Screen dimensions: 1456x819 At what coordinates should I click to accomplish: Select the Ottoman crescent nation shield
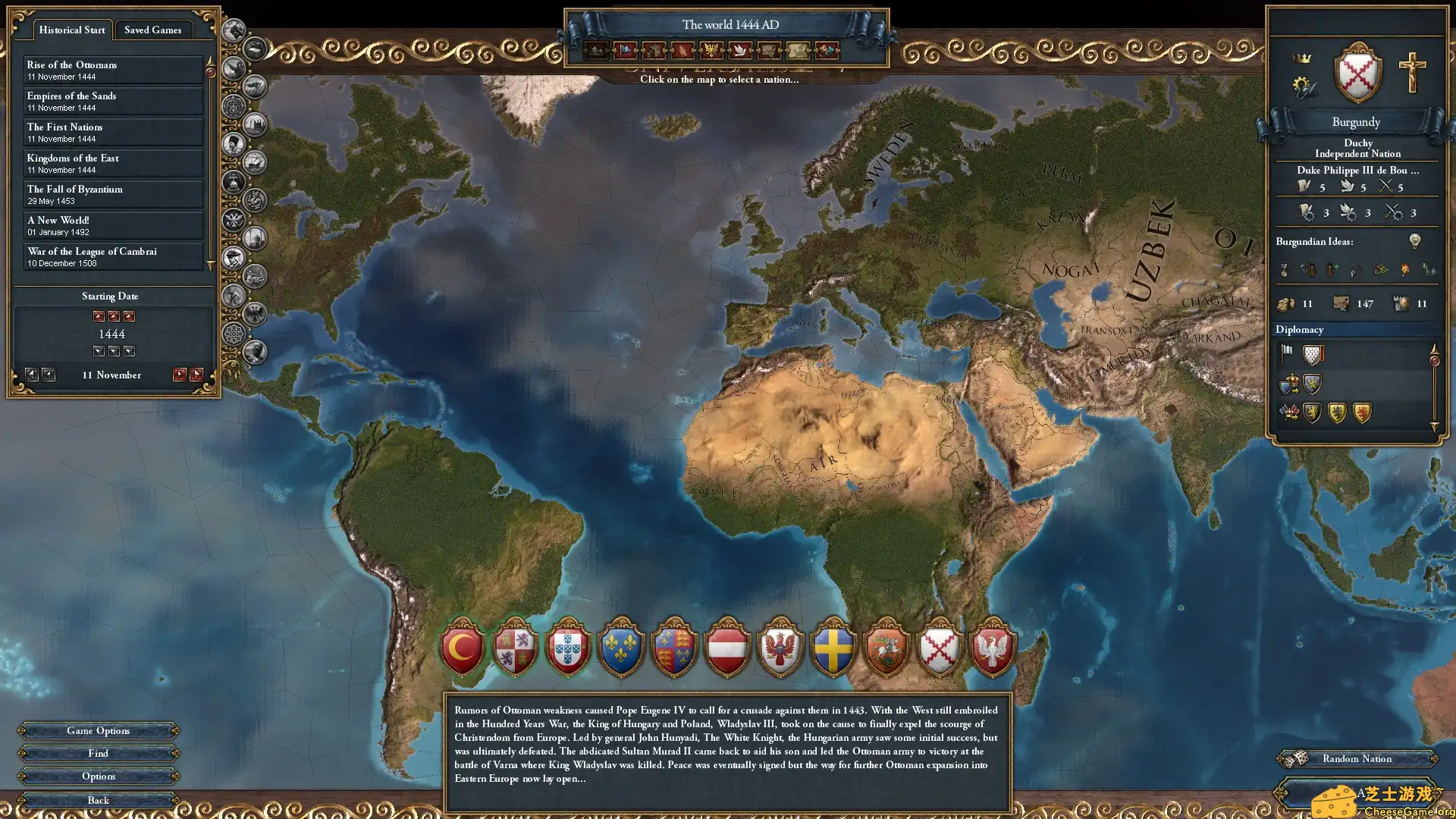pos(462,648)
